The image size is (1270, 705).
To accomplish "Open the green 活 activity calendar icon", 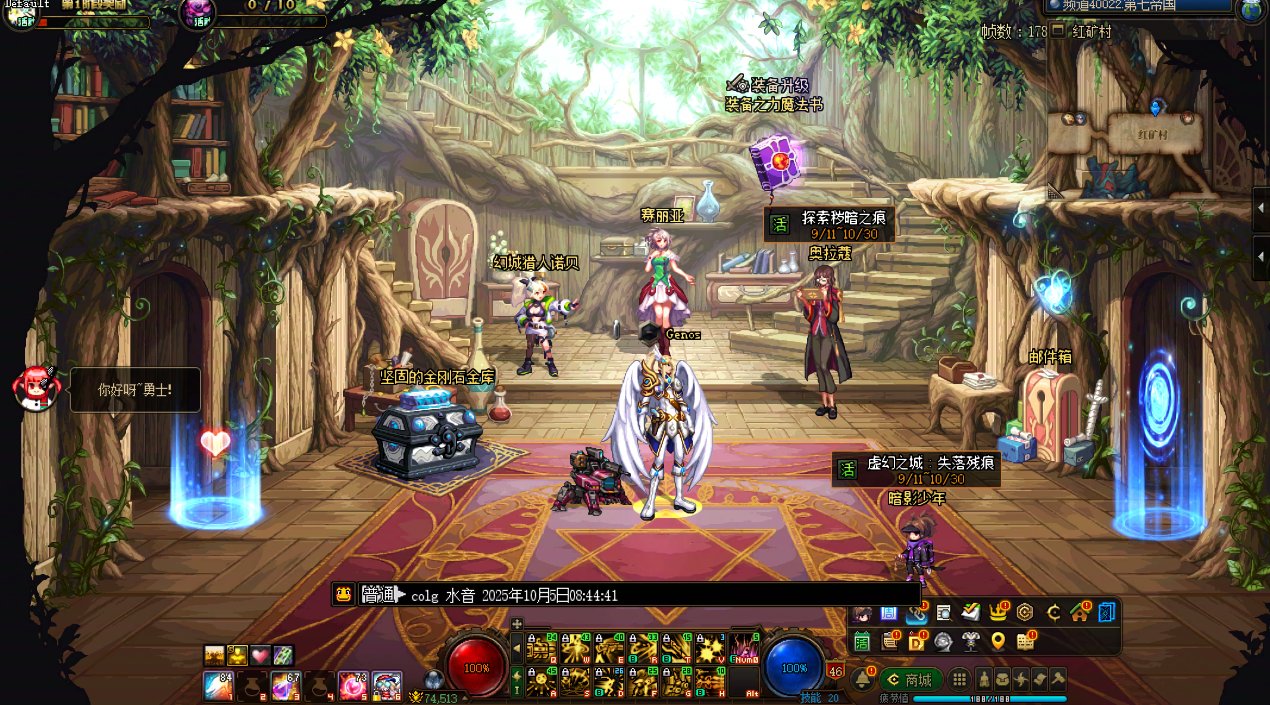I will coord(862,641).
